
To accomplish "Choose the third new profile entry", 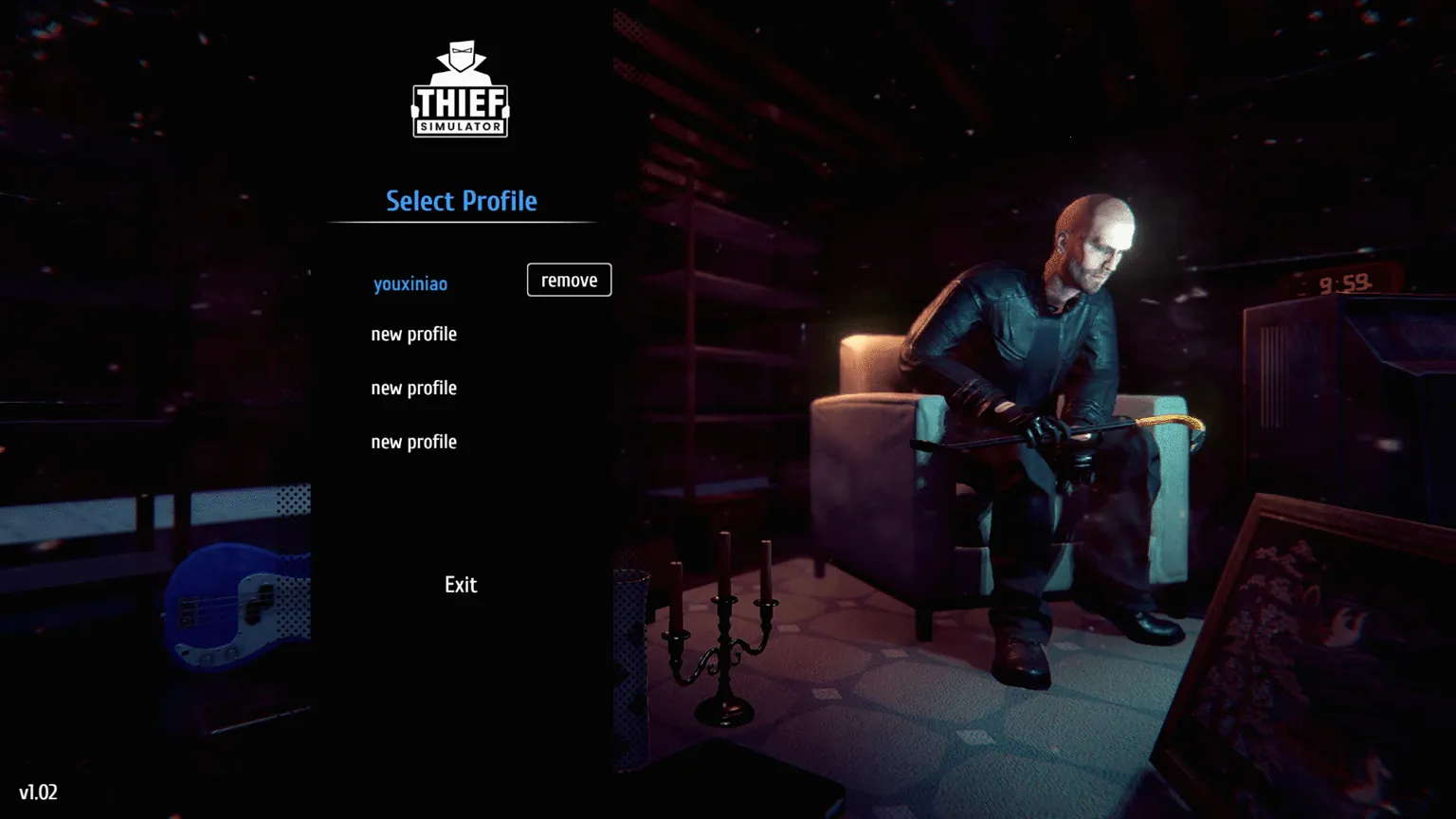I will tap(413, 442).
